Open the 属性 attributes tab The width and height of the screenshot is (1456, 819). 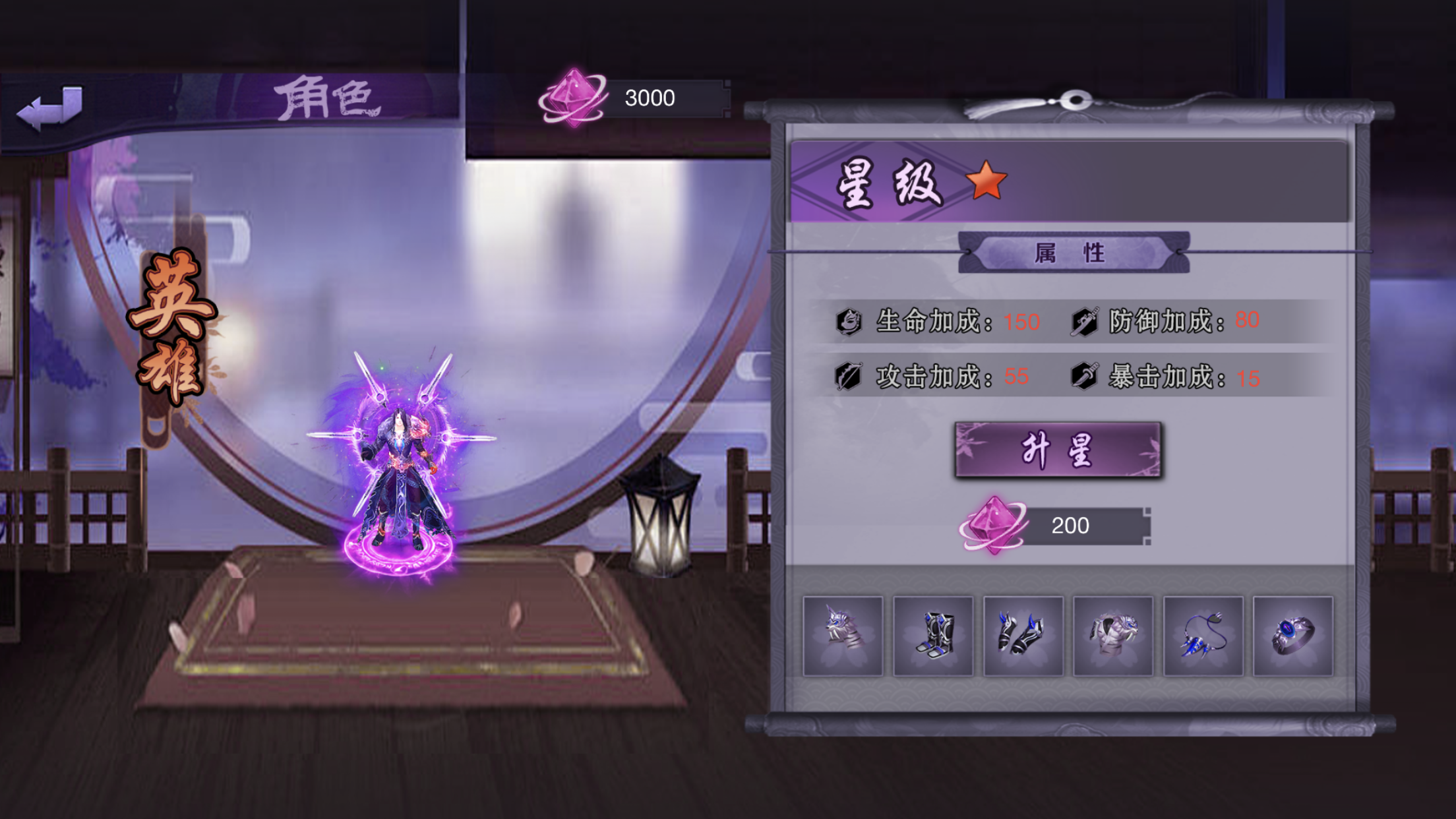[x=1074, y=253]
